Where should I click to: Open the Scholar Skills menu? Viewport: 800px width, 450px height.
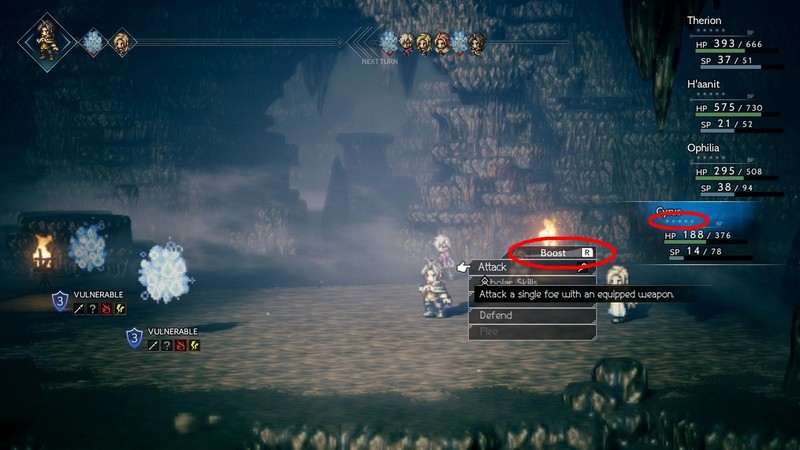(532, 282)
